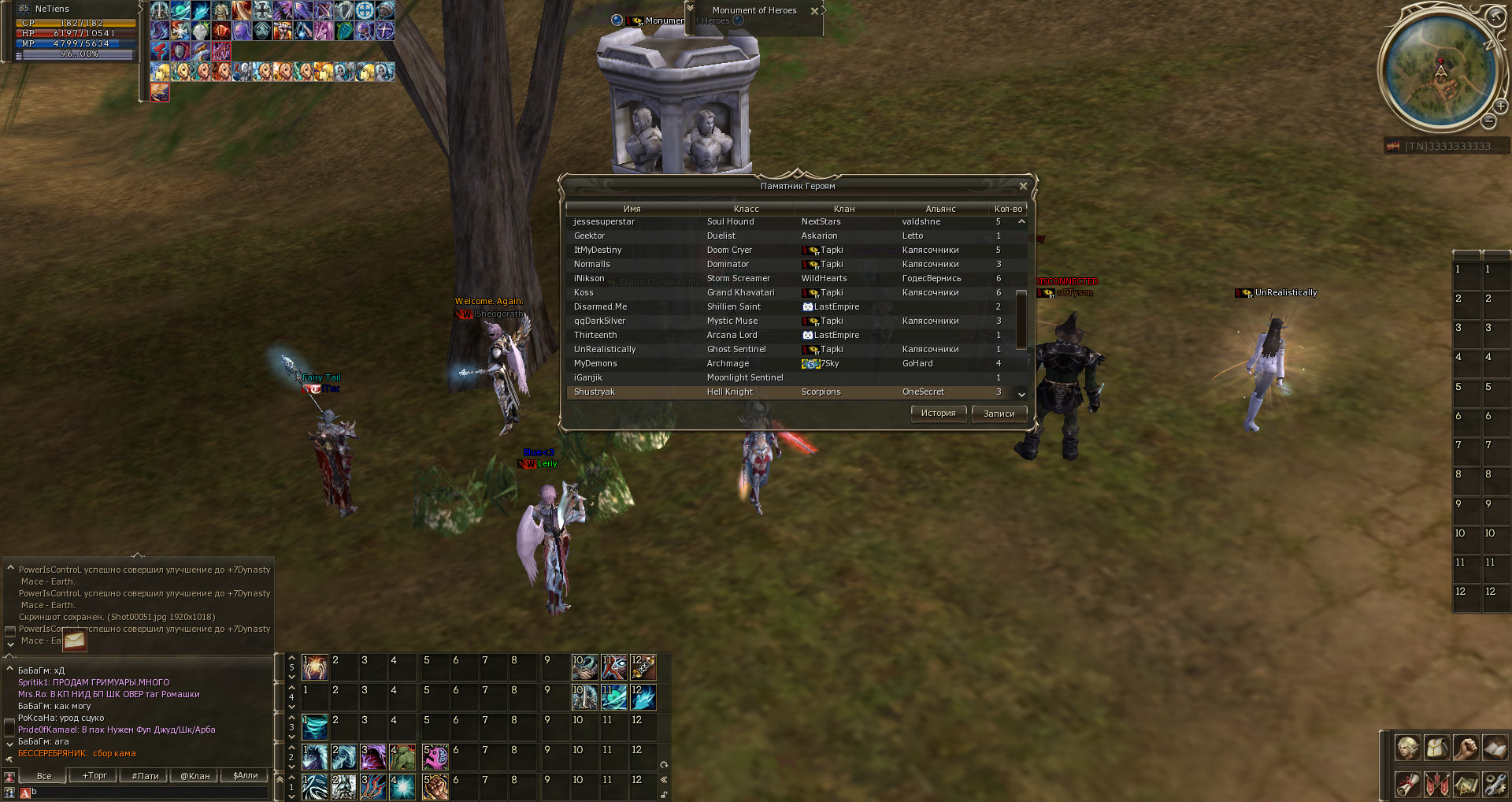
Task: Switch chat to the +Торг tab
Action: [x=94, y=776]
